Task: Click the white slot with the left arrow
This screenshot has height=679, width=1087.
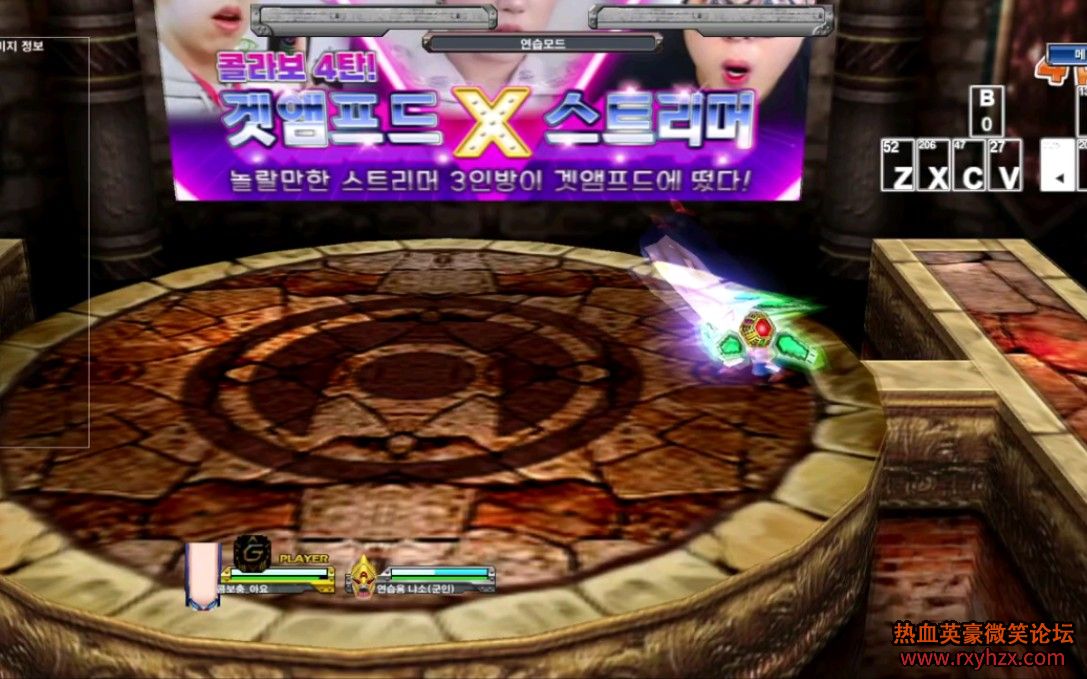Action: pyautogui.click(x=1056, y=165)
